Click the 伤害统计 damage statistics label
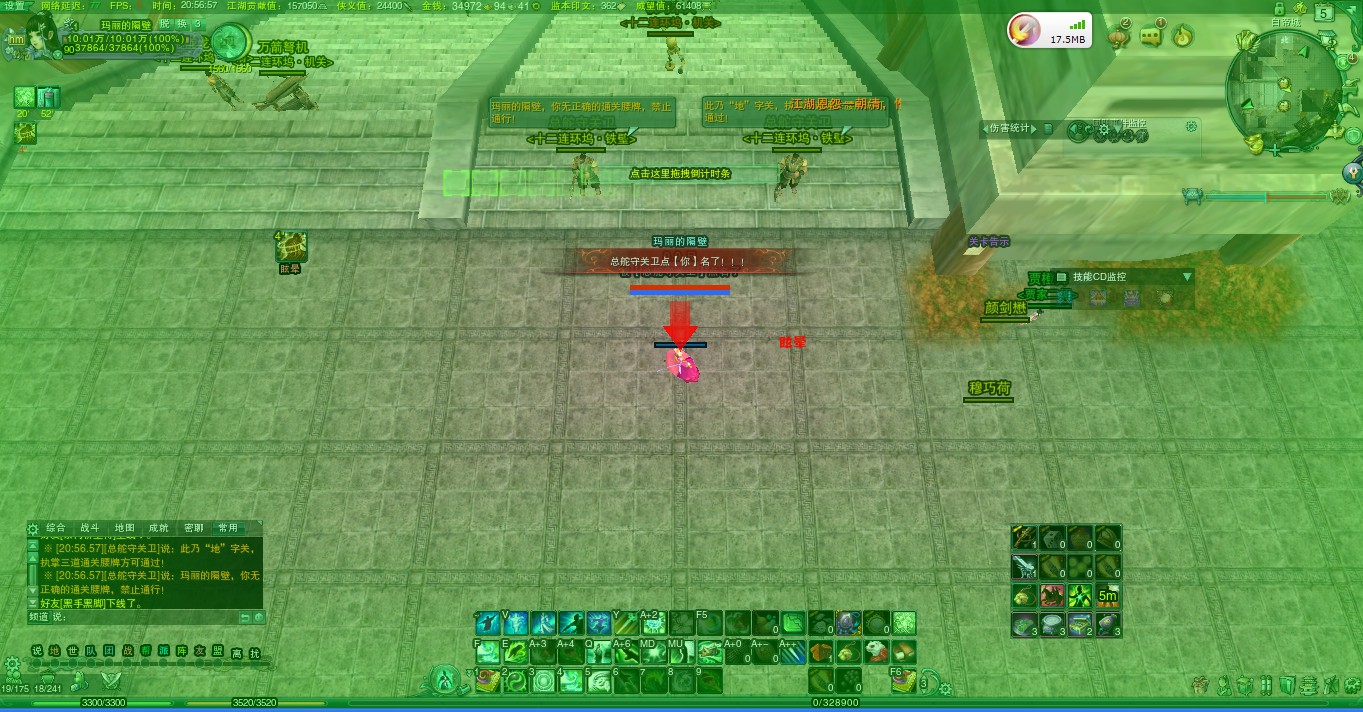 [x=1008, y=128]
